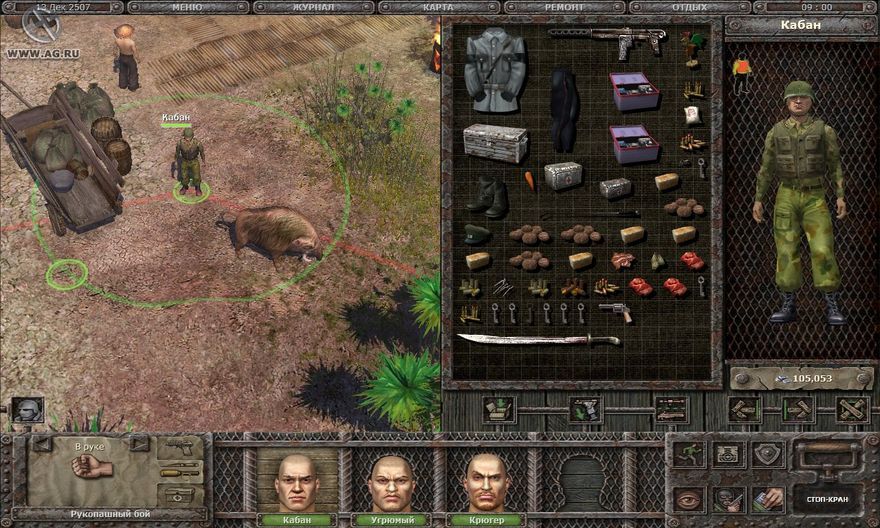The image size is (880, 528).
Task: Select Крюгер's squad portrait
Action: tap(486, 481)
